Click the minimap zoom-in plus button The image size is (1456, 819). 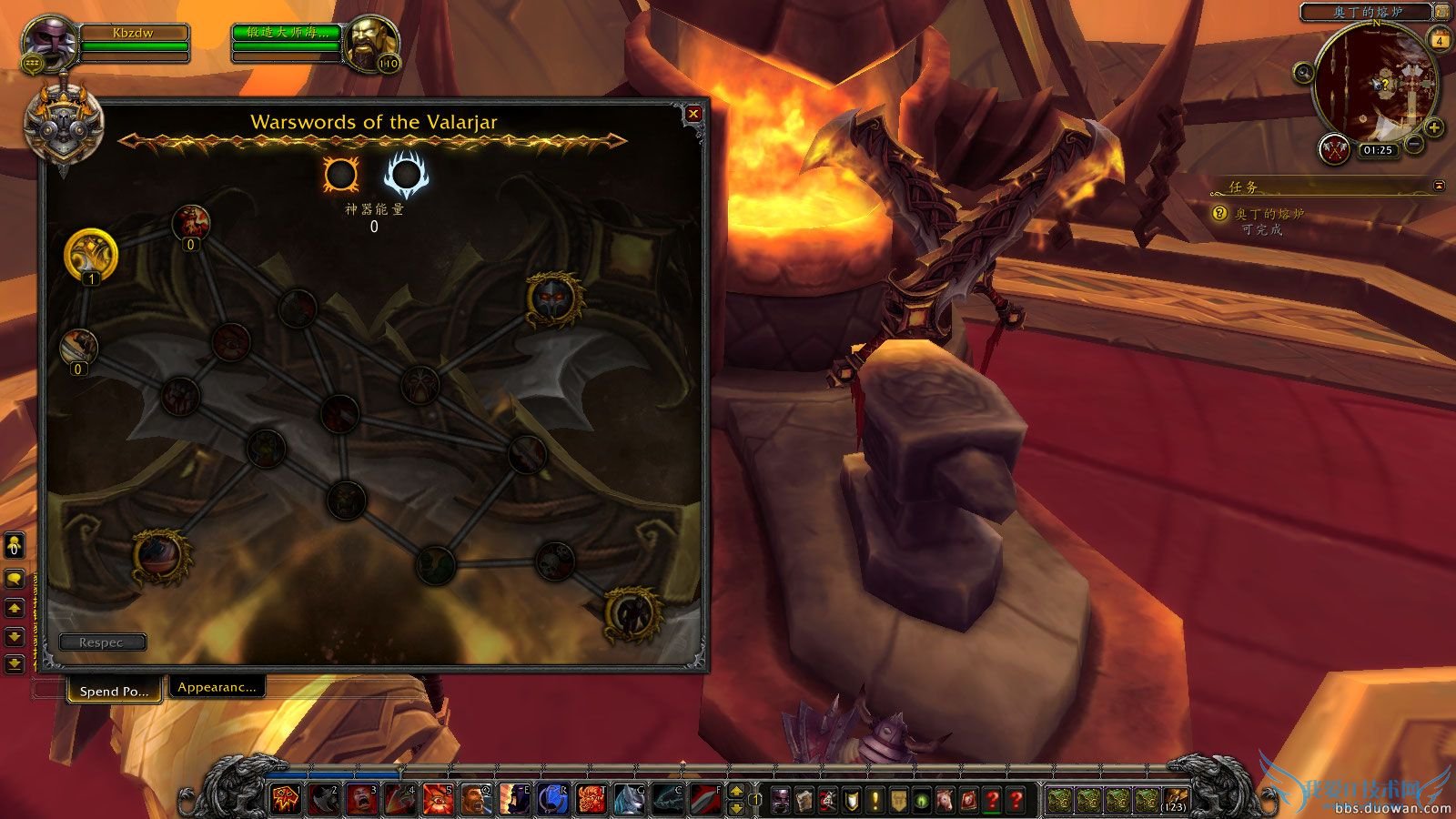tap(1432, 127)
